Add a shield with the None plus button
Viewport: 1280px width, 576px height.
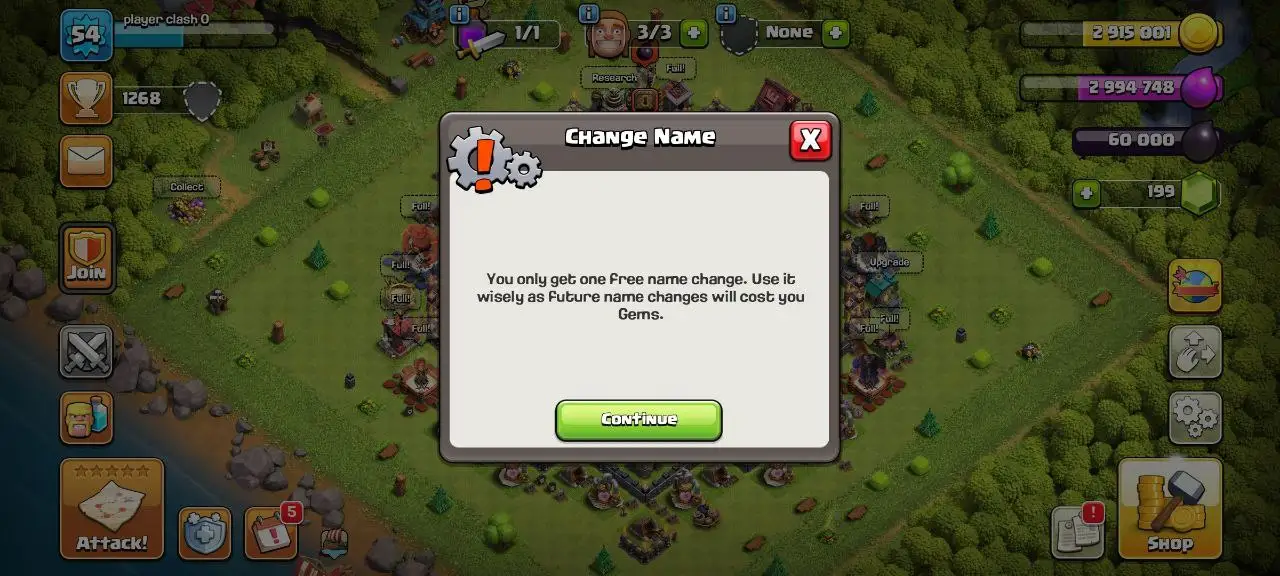point(835,33)
